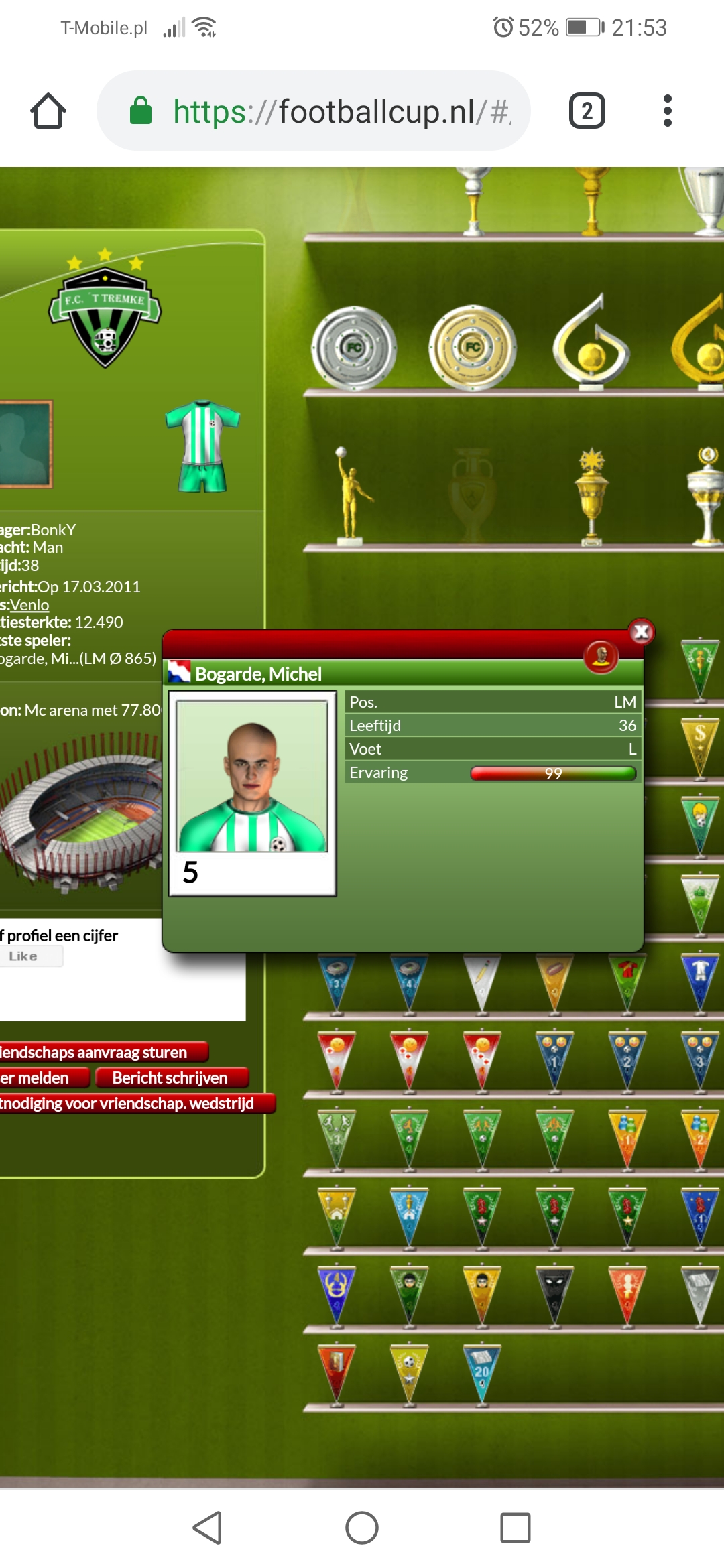
Task: Focus the footballcup.nl address bar
Action: (322, 111)
